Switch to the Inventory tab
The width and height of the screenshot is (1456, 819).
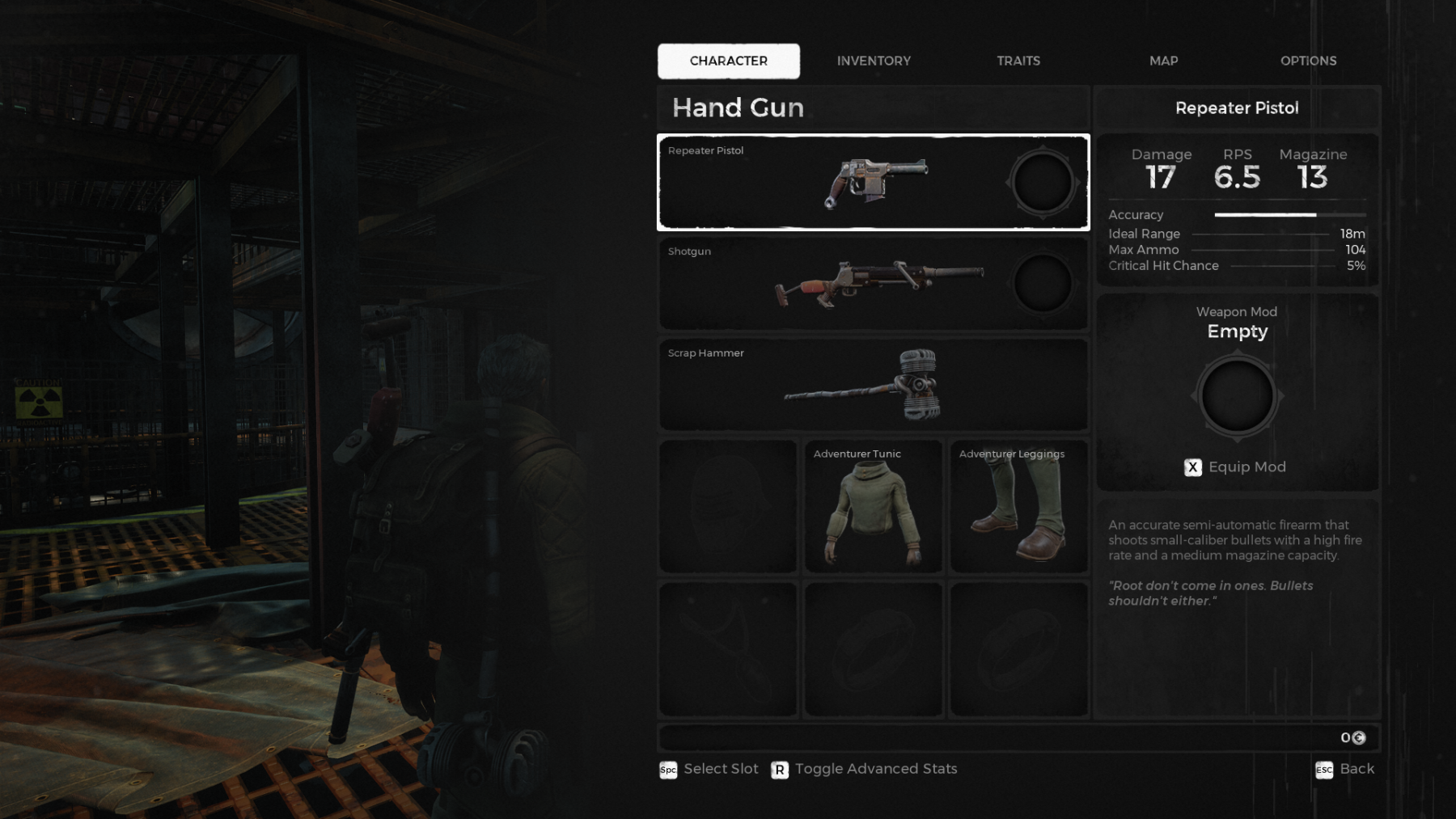coord(874,61)
